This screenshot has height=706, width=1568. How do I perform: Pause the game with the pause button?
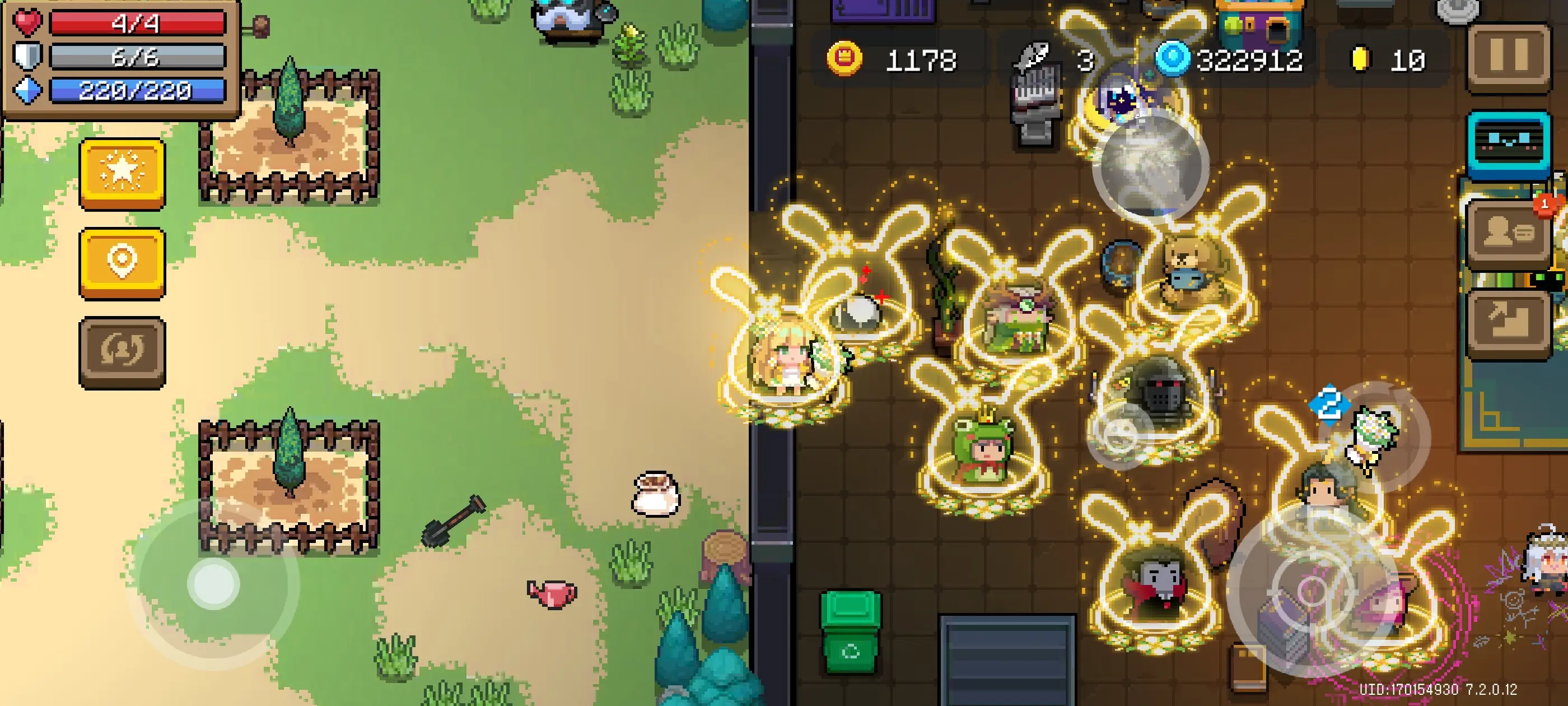(1508, 57)
